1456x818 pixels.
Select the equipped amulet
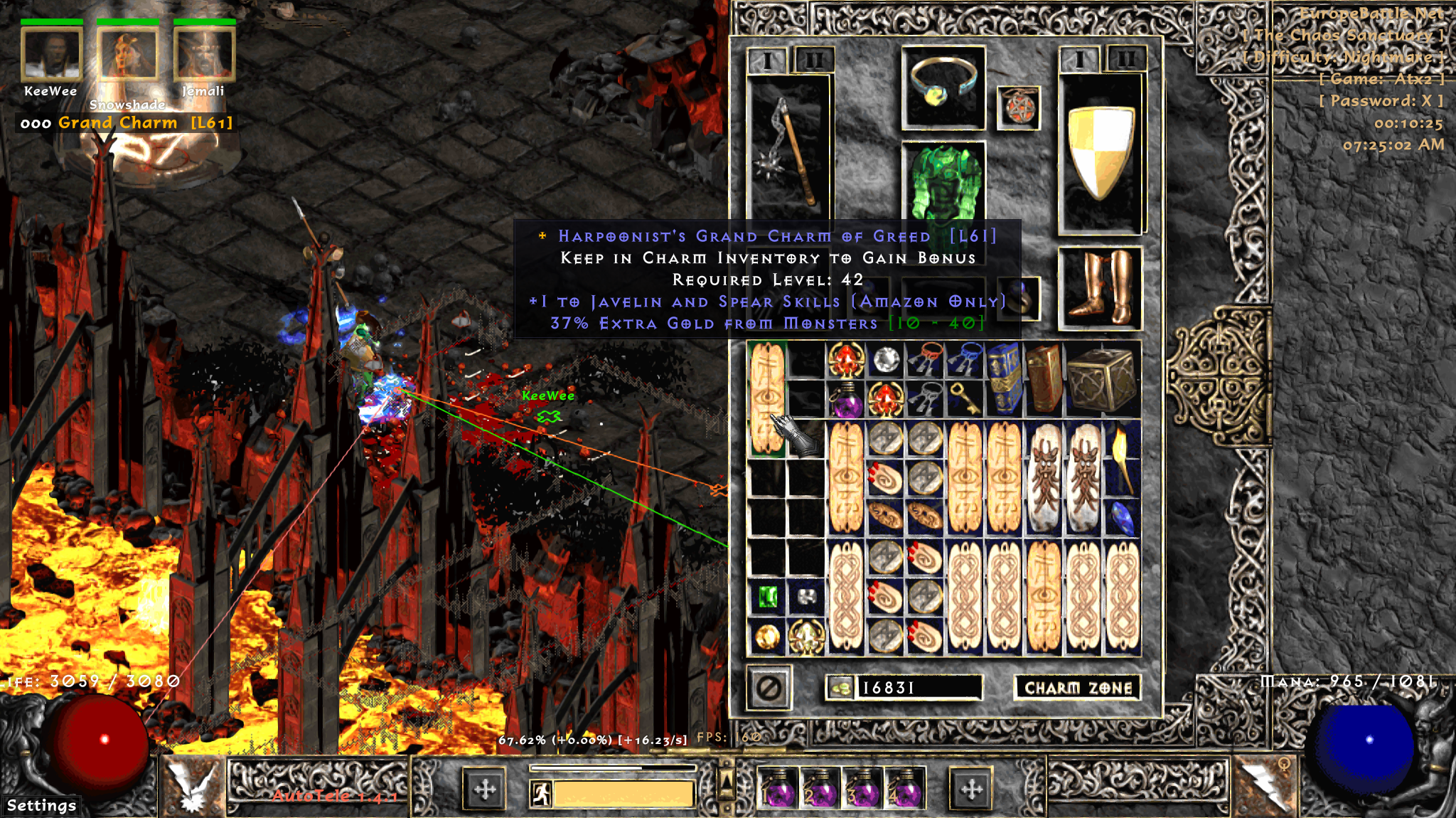coord(1018,108)
